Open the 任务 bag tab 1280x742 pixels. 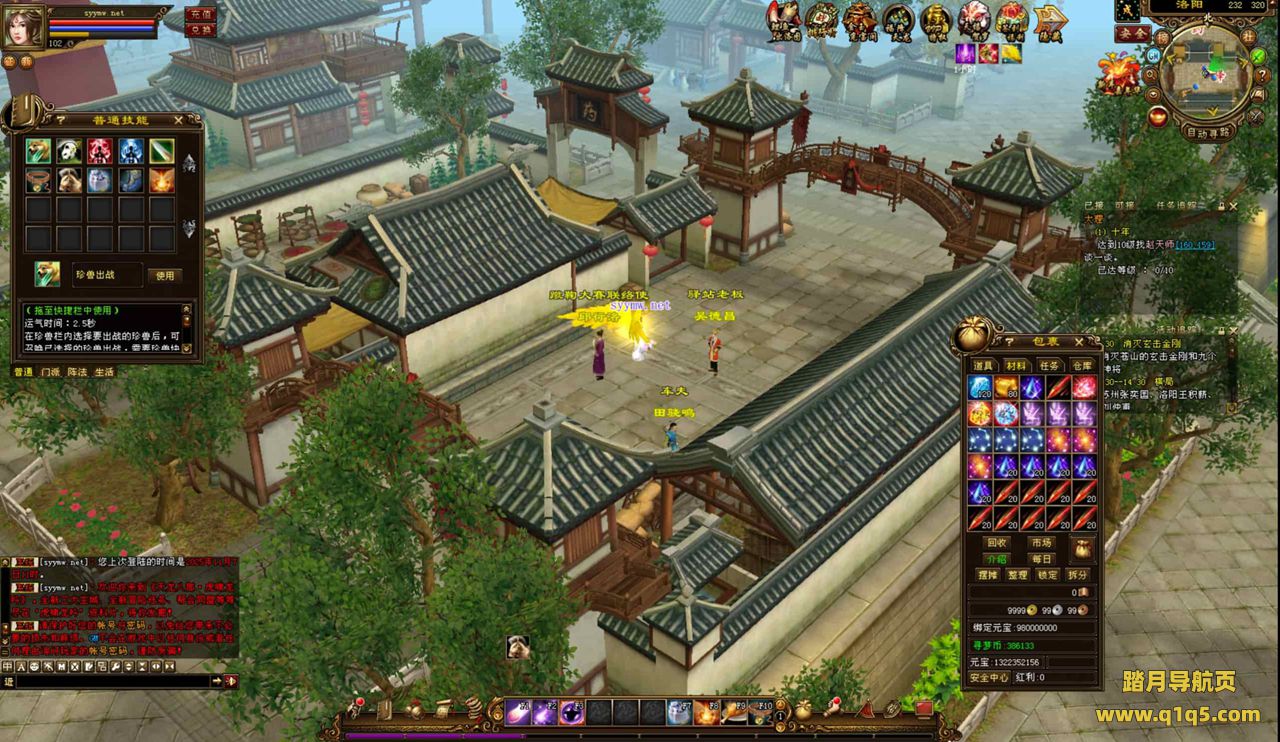tap(1049, 366)
